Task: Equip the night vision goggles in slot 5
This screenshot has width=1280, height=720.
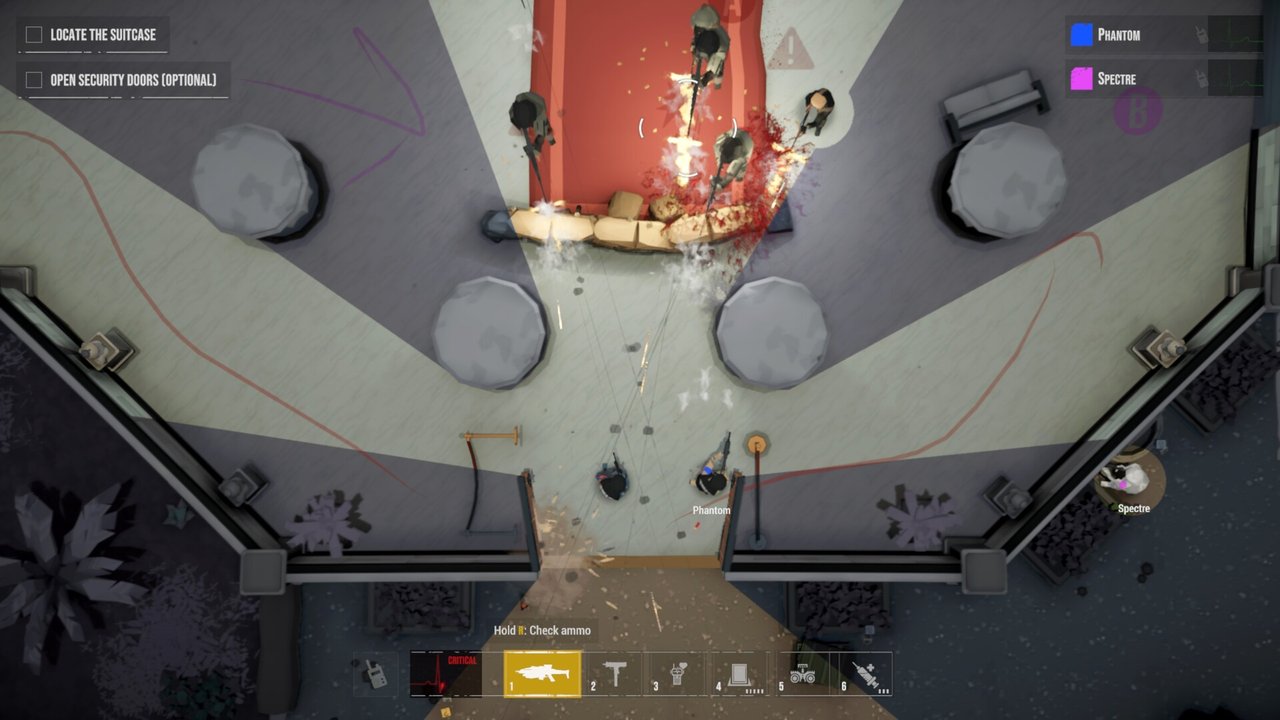Action: point(802,674)
